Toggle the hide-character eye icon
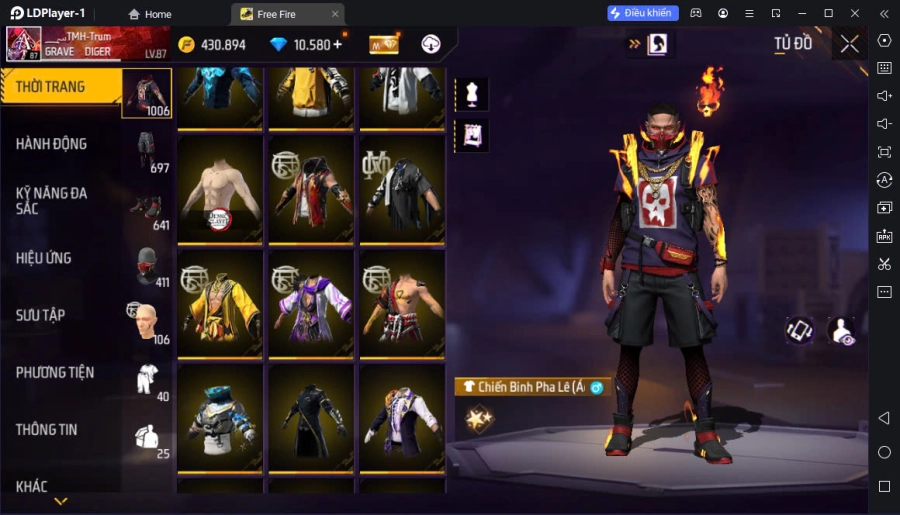This screenshot has width=900, height=515. (843, 332)
